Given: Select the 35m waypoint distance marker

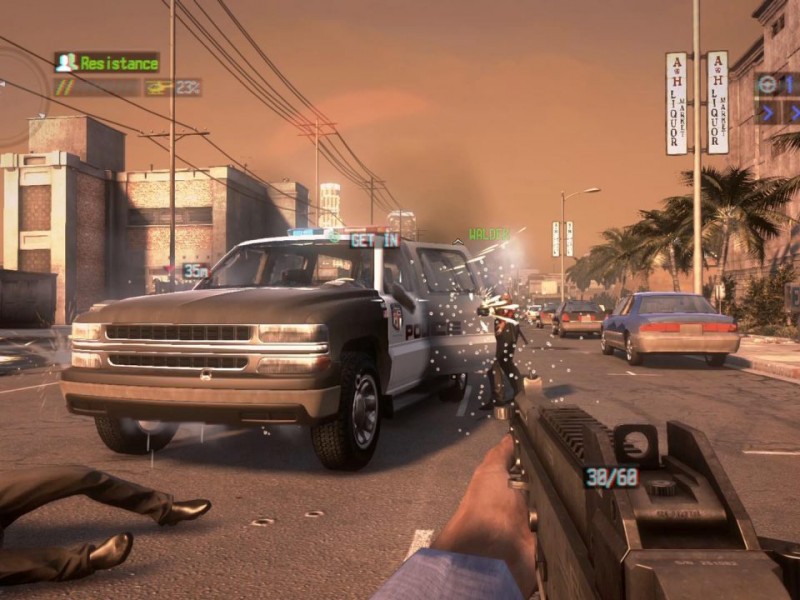Looking at the screenshot, I should [195, 270].
